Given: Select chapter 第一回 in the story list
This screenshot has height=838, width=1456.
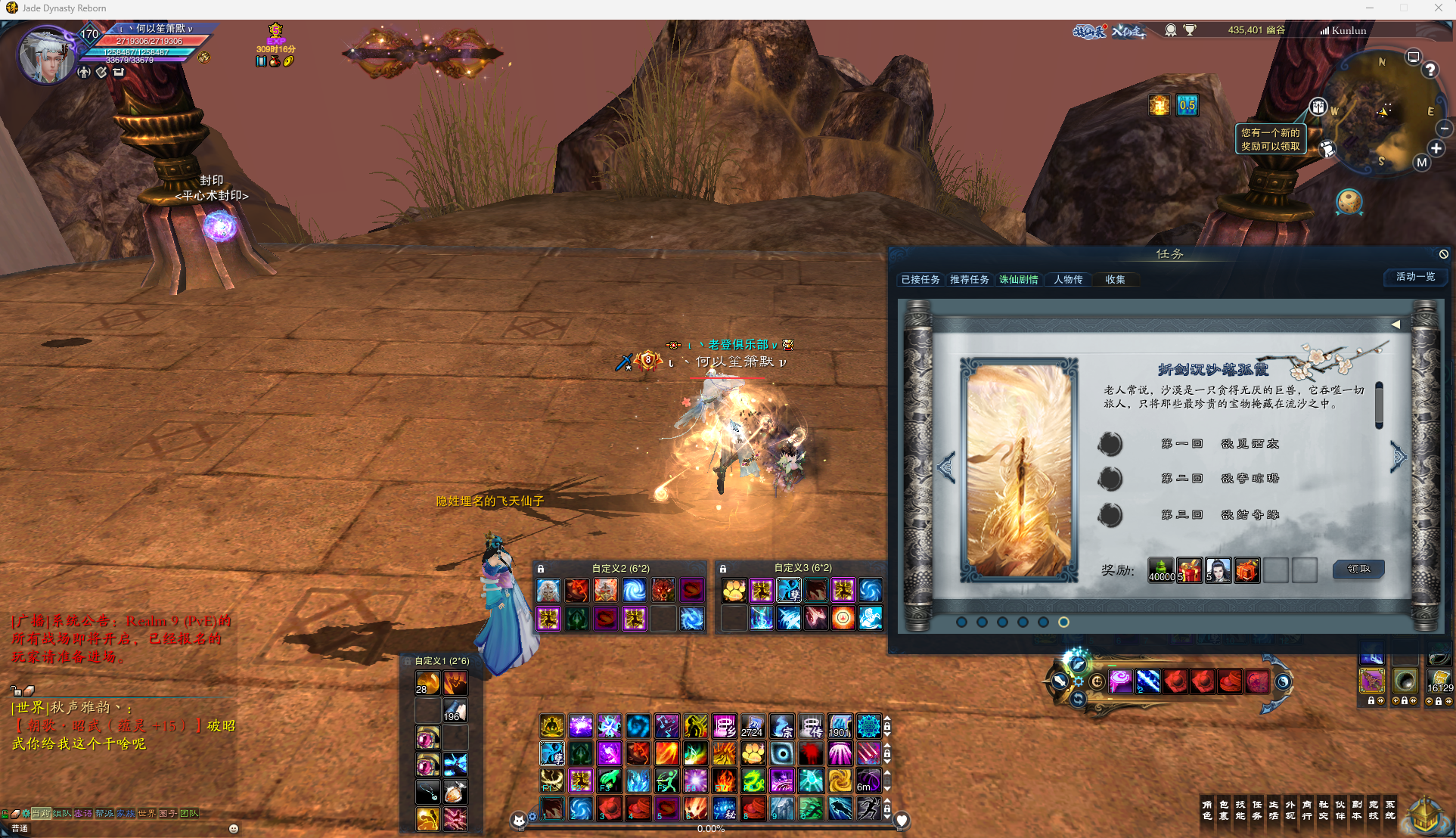Looking at the screenshot, I should coord(1219,444).
